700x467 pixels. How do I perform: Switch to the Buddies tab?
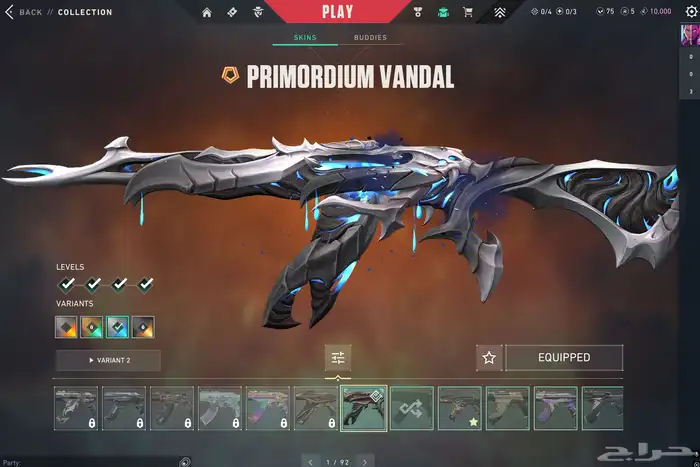click(x=370, y=38)
